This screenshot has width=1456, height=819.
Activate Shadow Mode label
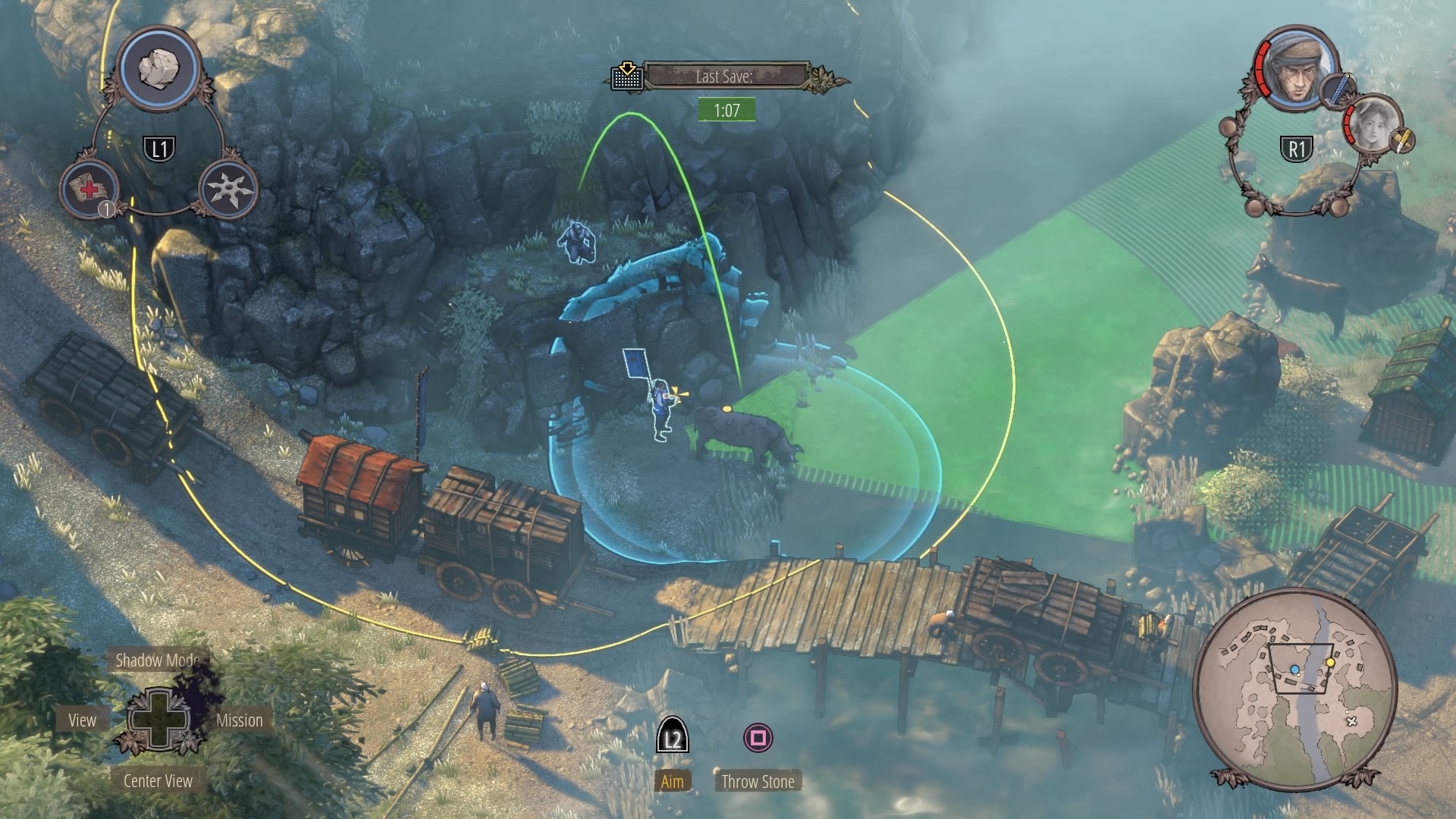pos(157,660)
